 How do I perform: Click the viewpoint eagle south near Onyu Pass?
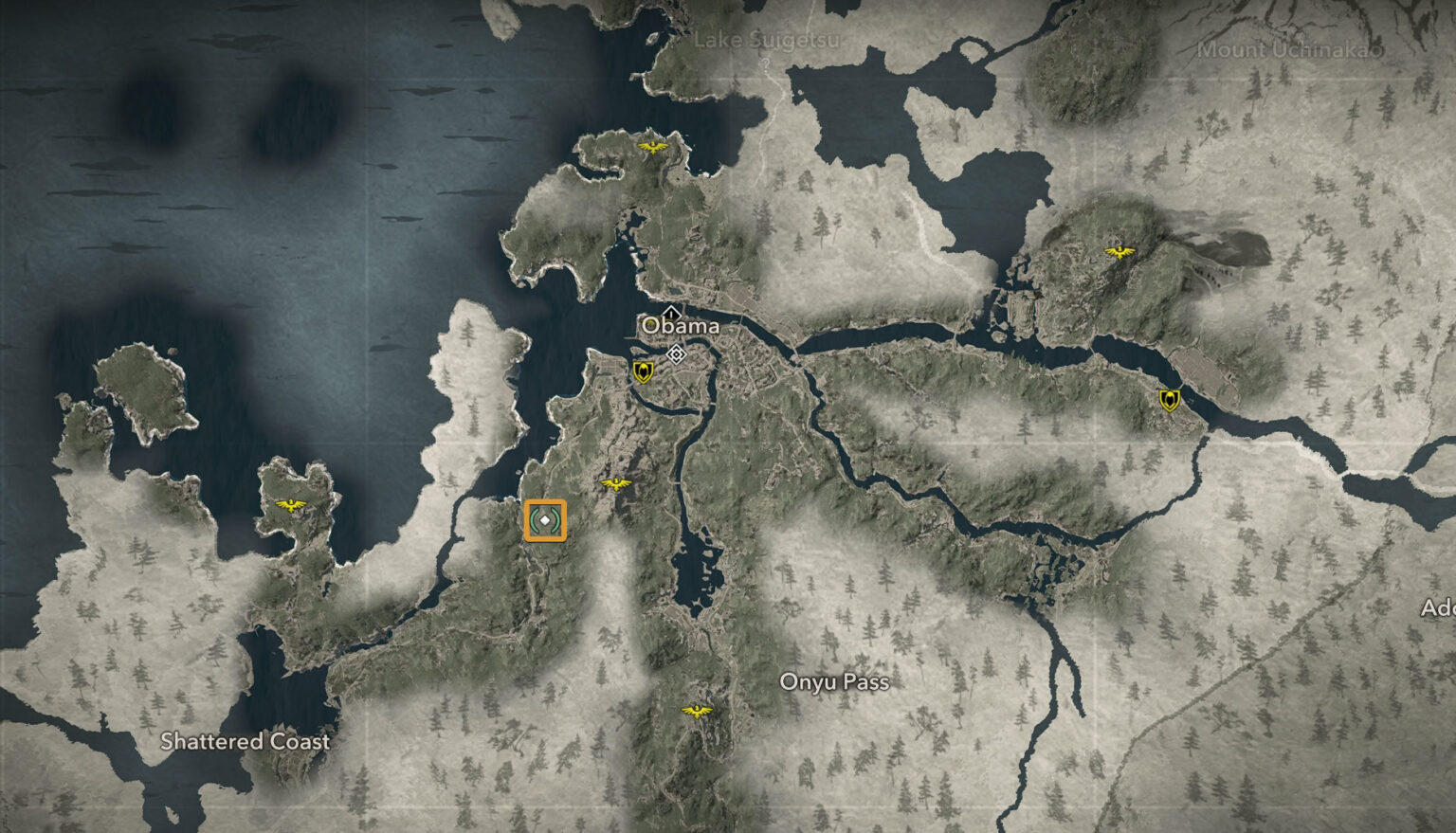pos(695,712)
